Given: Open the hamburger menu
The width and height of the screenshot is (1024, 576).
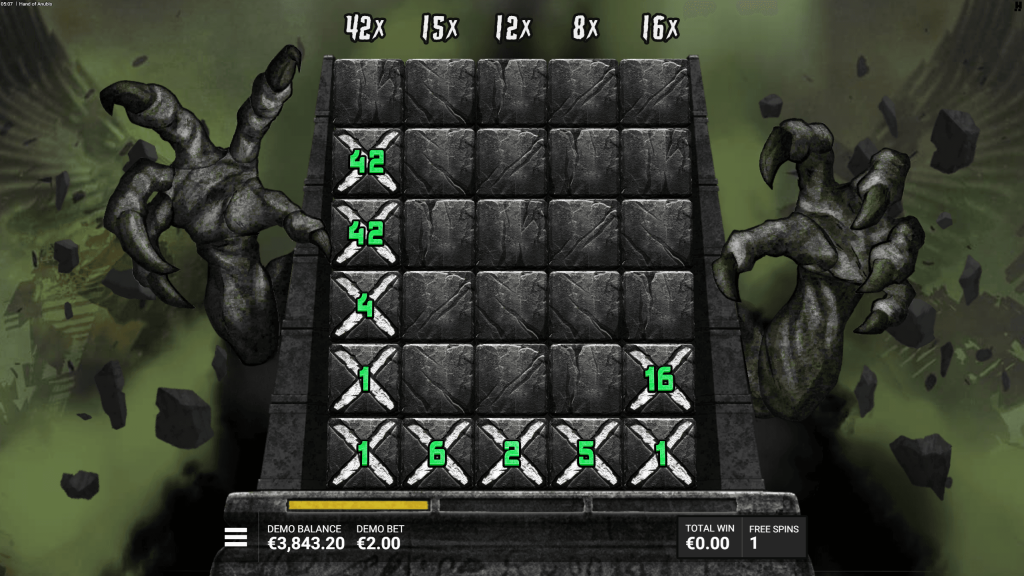Looking at the screenshot, I should [x=236, y=538].
